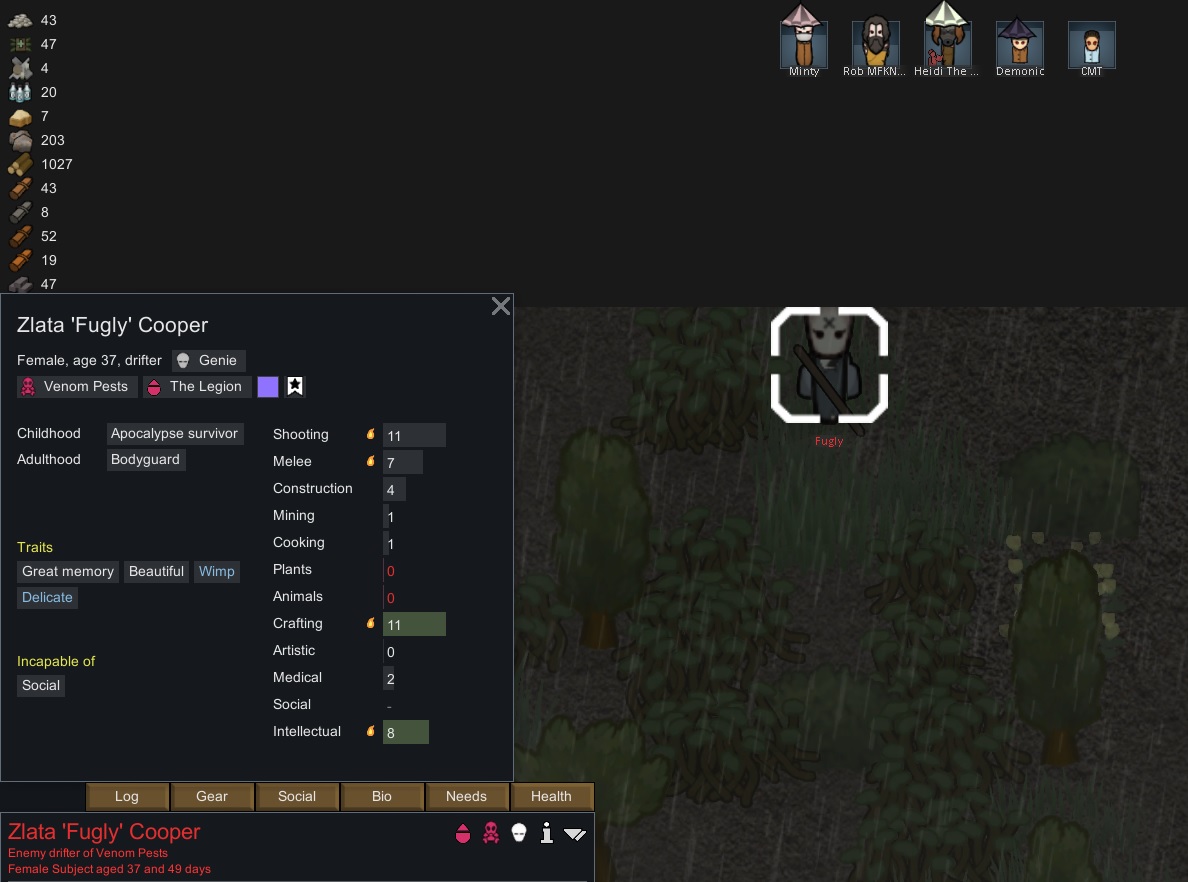Select the Bio tab
Image resolution: width=1188 pixels, height=882 pixels.
[x=382, y=796]
